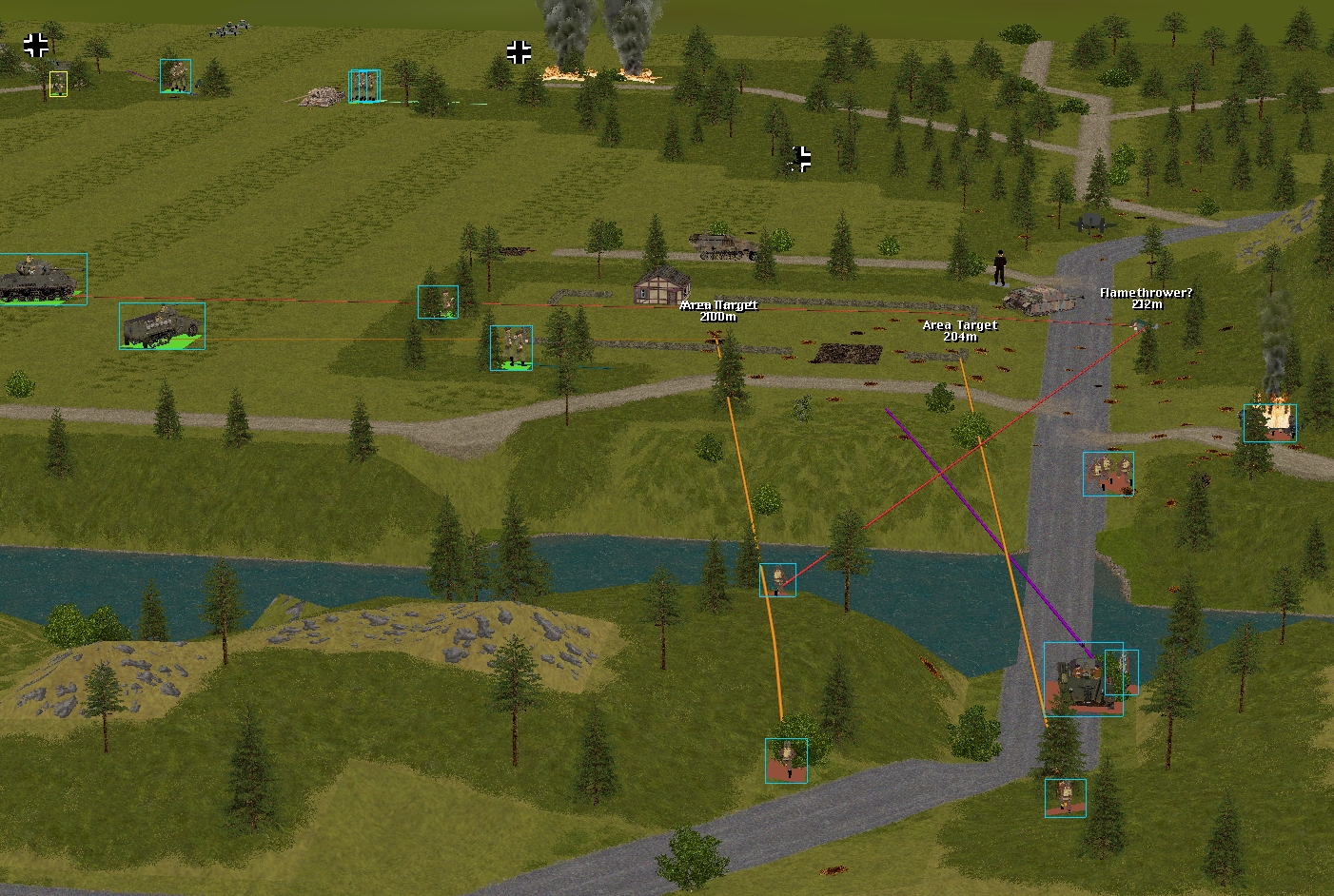Select the boxed soldier on the river bank

point(777,579)
